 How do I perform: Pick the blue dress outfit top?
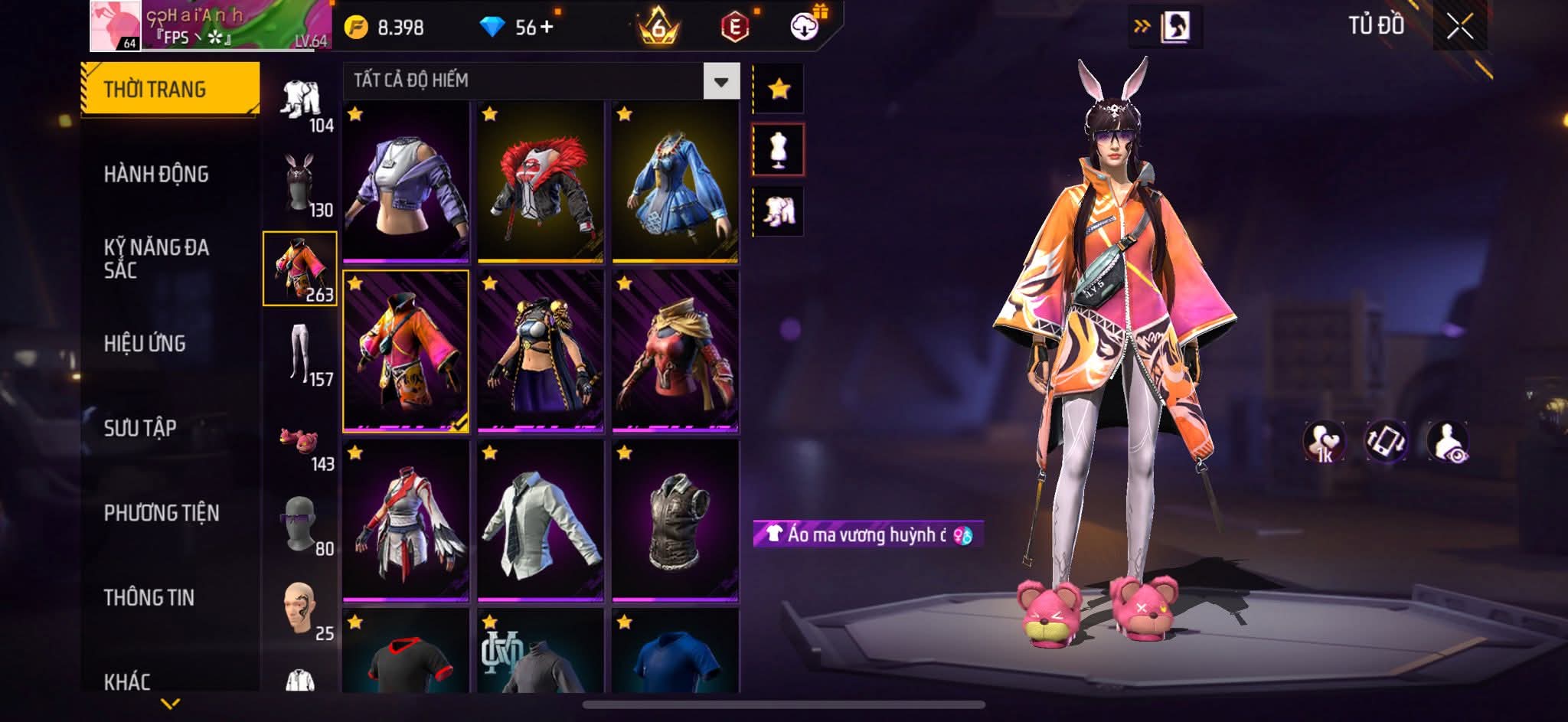(x=675, y=182)
